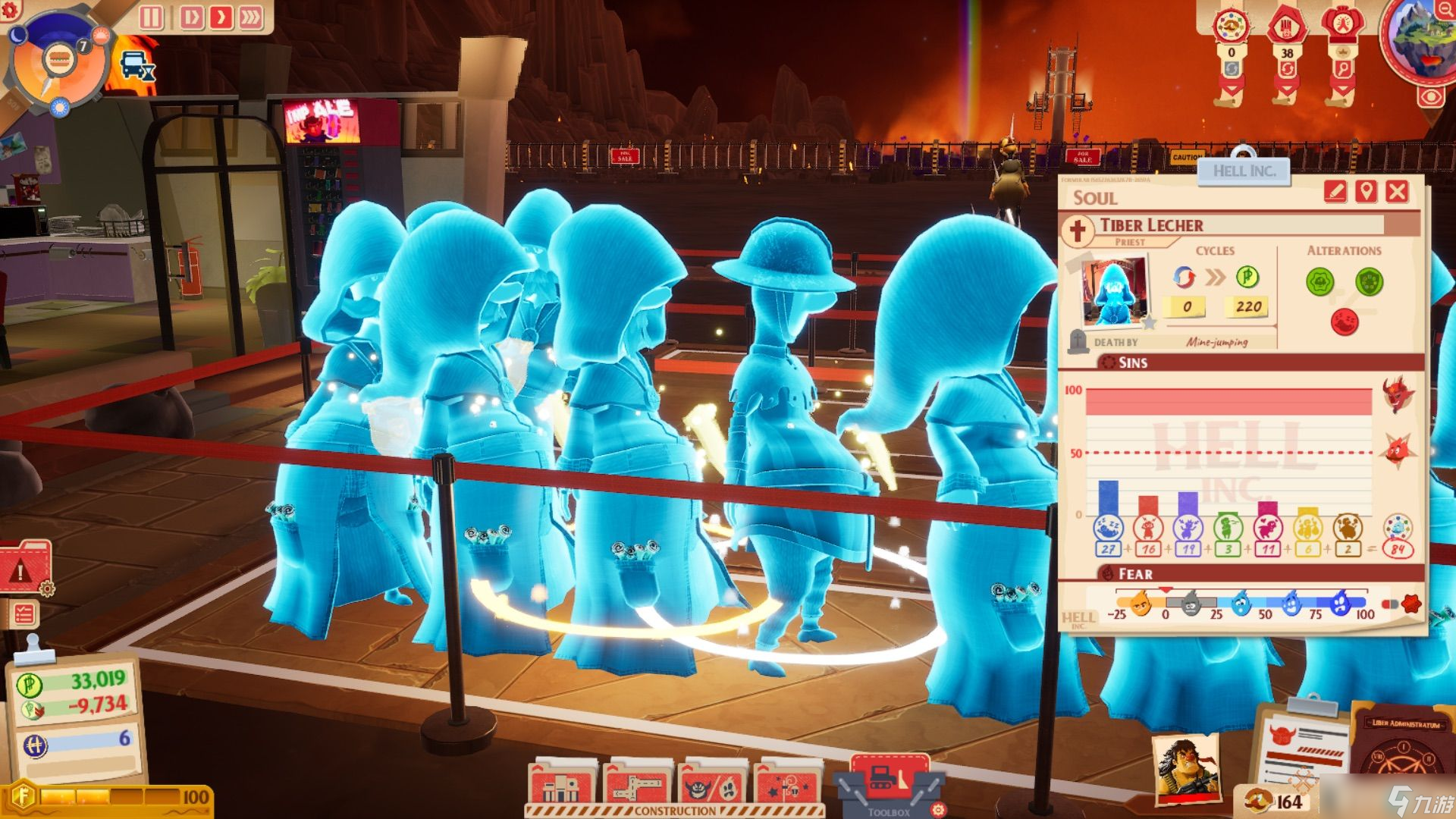Edit the soul with the pencil button
The width and height of the screenshot is (1456, 819).
(x=1335, y=191)
